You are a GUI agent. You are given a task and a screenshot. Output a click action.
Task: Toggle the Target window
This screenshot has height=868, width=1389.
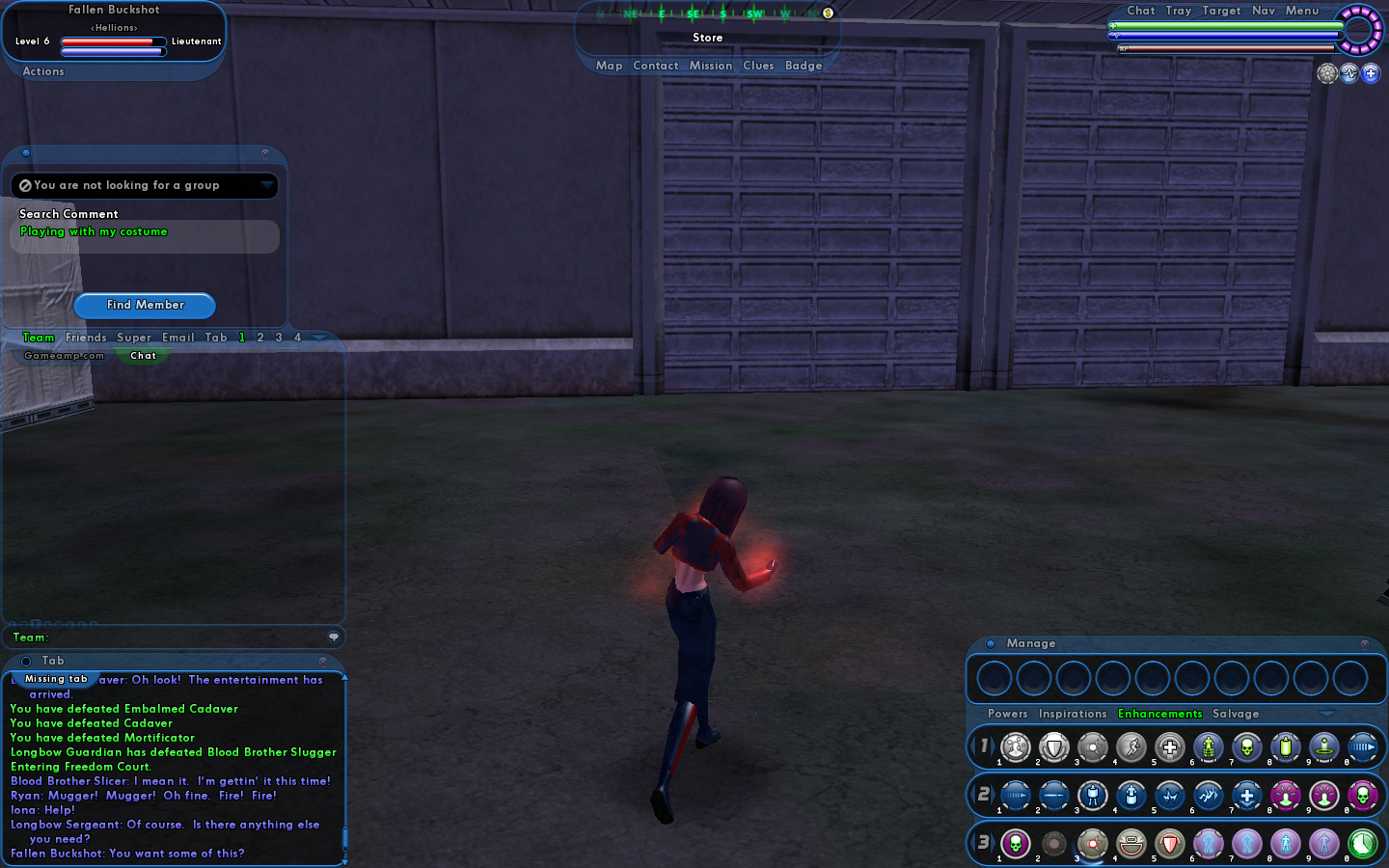click(1221, 11)
